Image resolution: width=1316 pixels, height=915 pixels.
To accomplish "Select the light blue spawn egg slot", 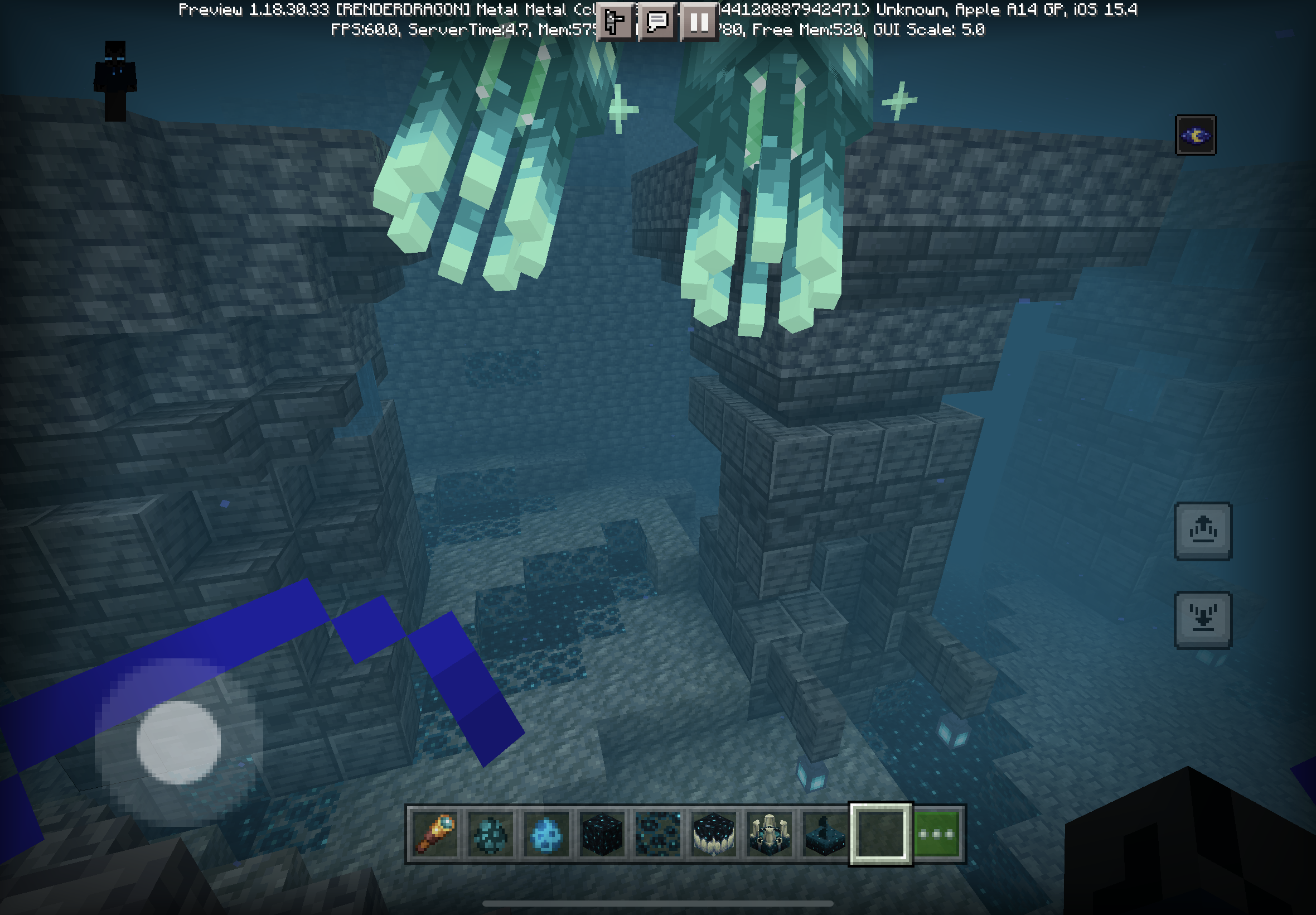I will click(x=546, y=834).
